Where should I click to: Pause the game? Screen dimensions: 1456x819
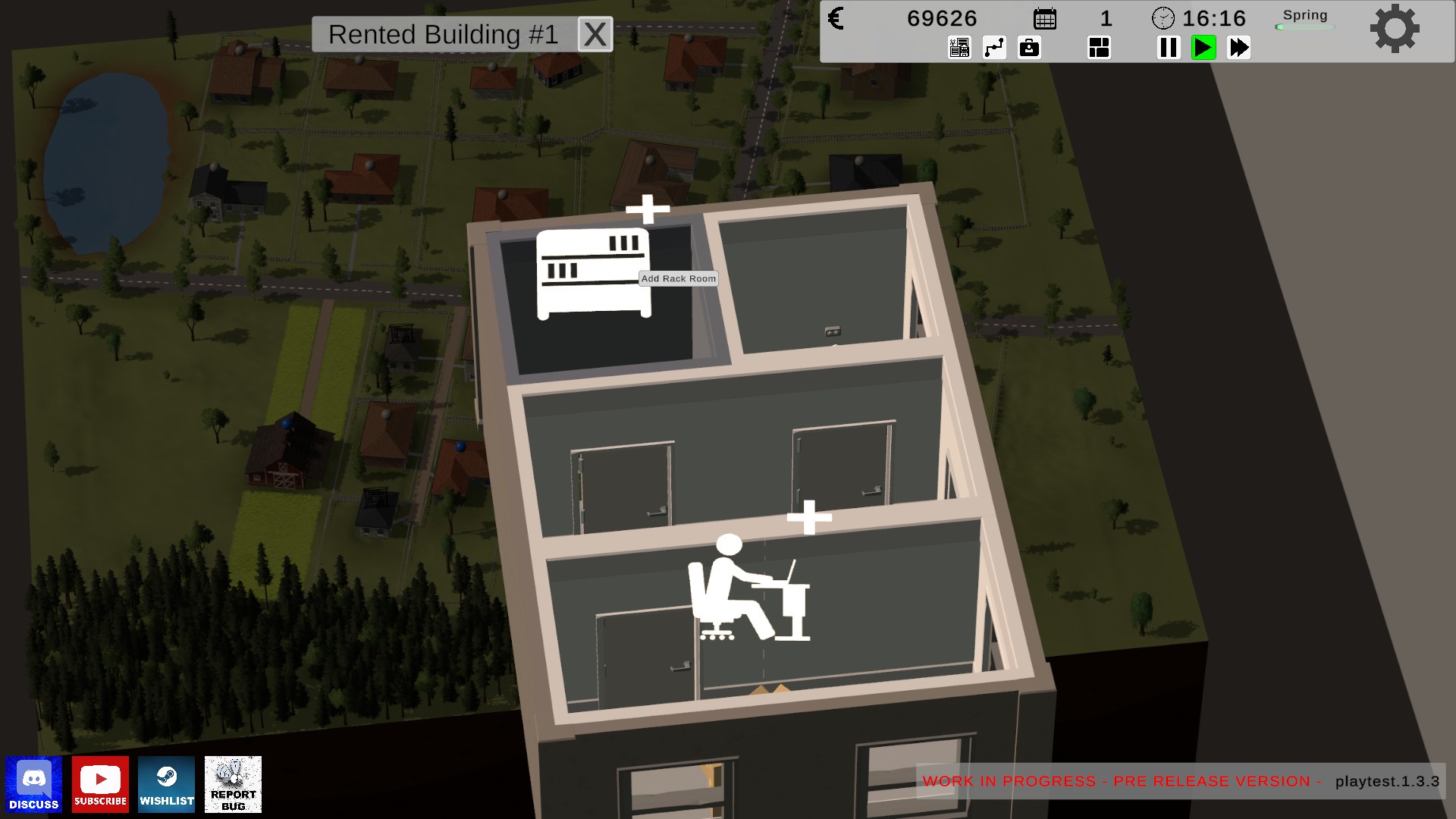1169,48
